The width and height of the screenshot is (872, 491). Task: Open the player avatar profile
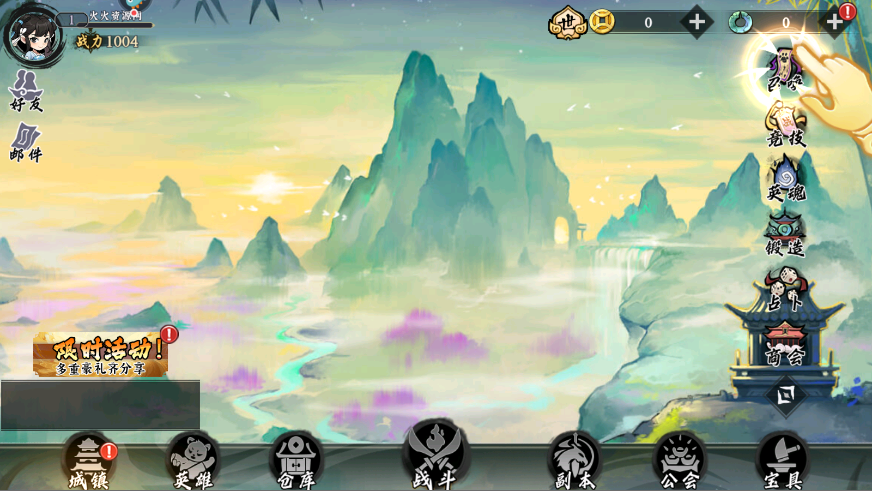click(29, 35)
